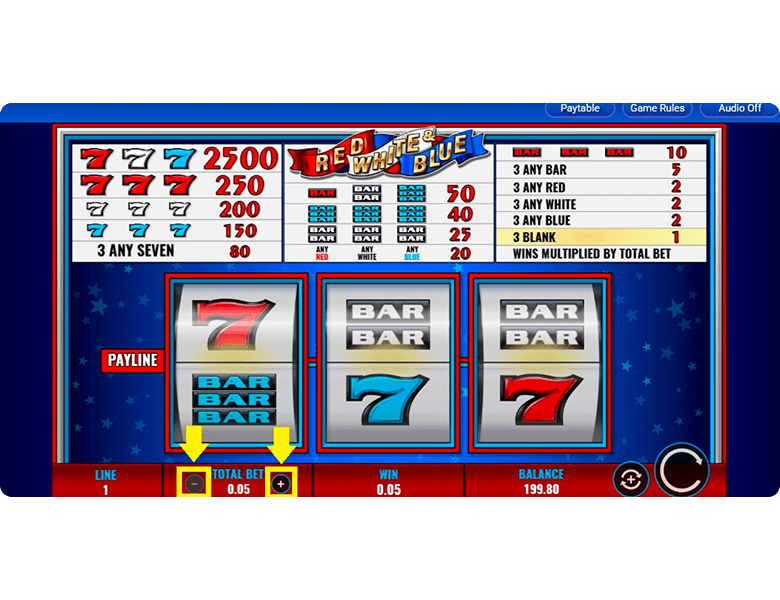780x600 pixels.
Task: Show the Game Rules
Action: pyautogui.click(x=658, y=108)
